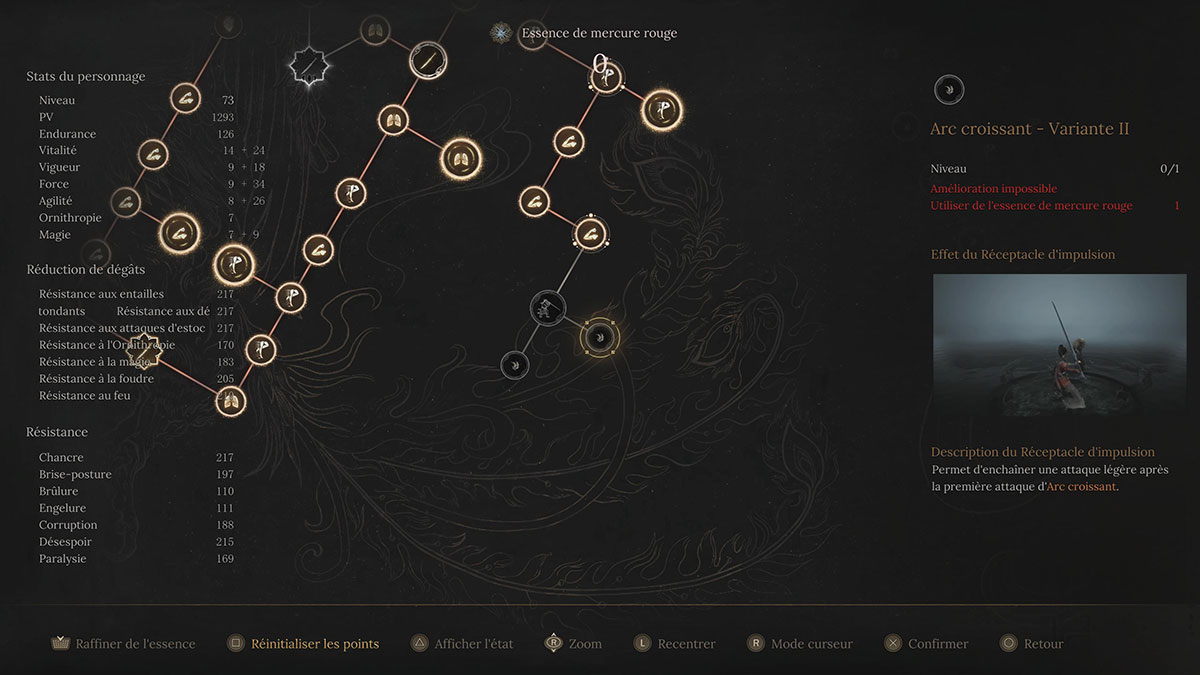The image size is (1200, 675).
Task: Select the star-shaped weapon node
Action: tap(308, 66)
